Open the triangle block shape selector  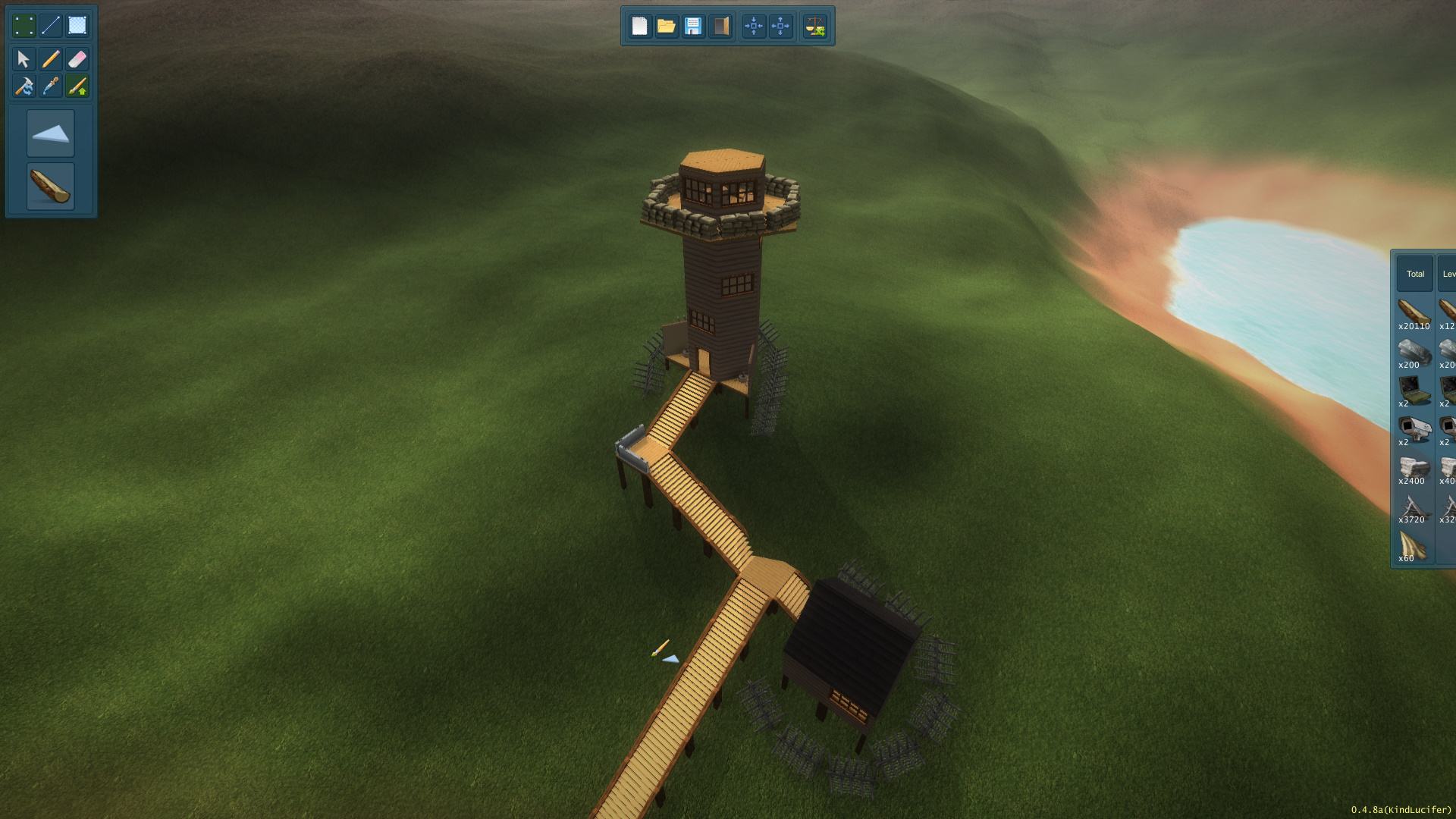click(51, 133)
